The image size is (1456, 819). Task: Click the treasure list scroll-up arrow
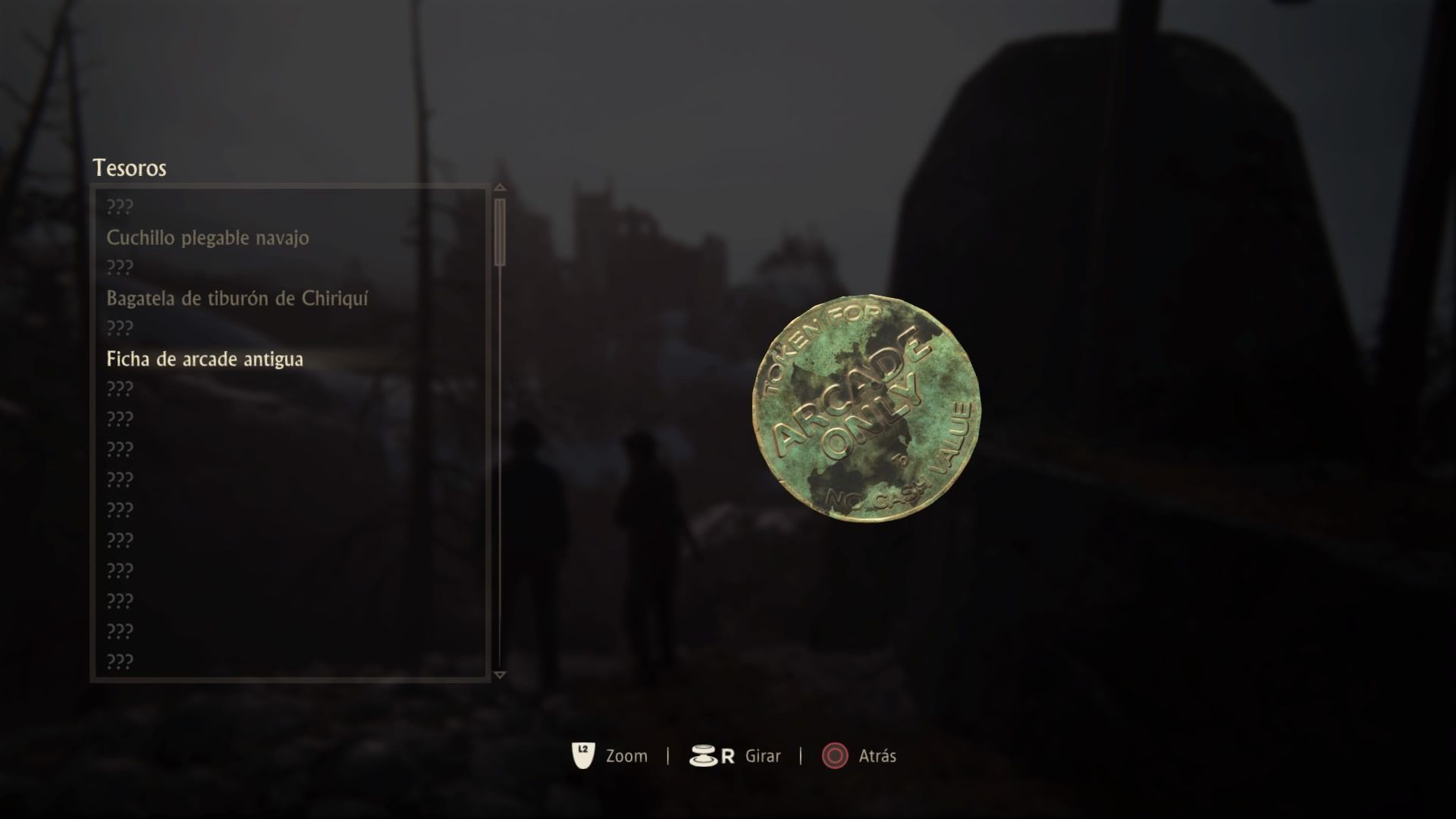499,188
